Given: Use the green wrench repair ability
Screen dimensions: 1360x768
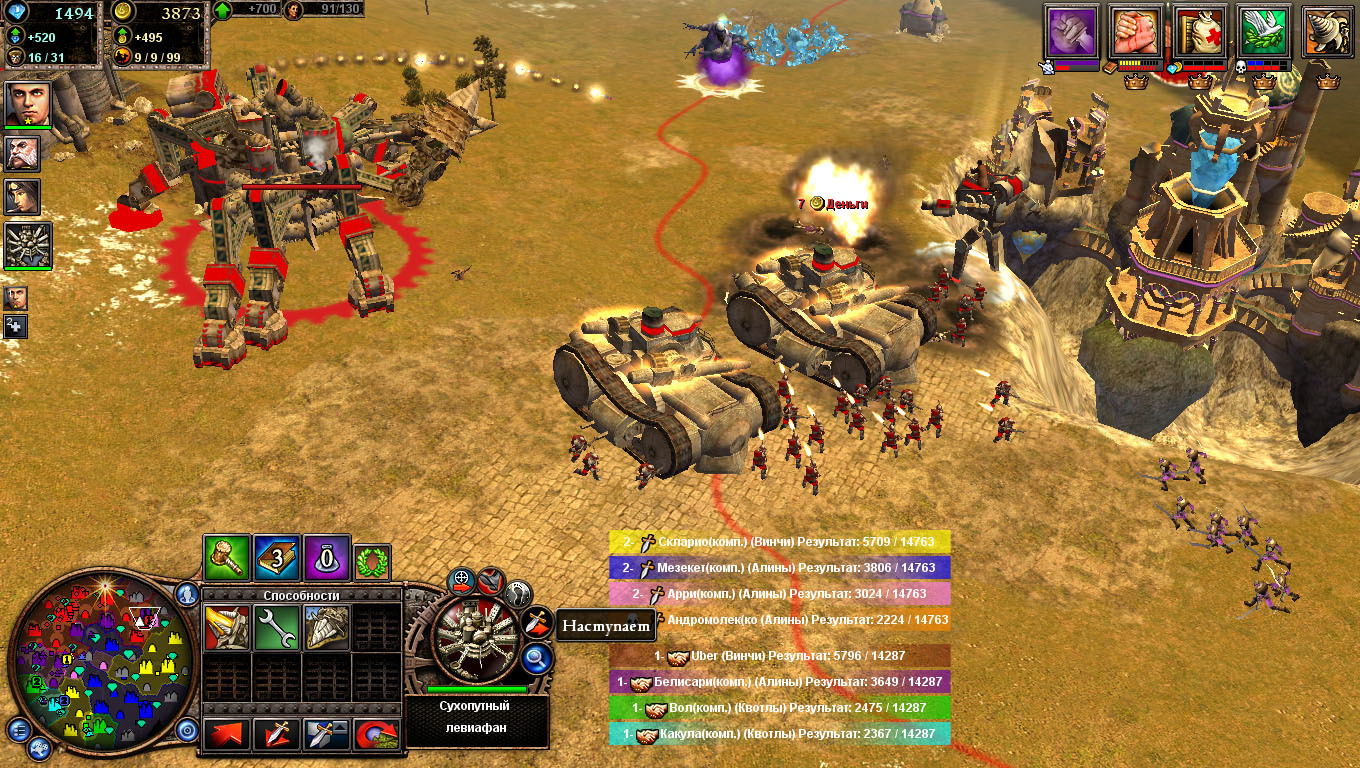Looking at the screenshot, I should [x=276, y=628].
